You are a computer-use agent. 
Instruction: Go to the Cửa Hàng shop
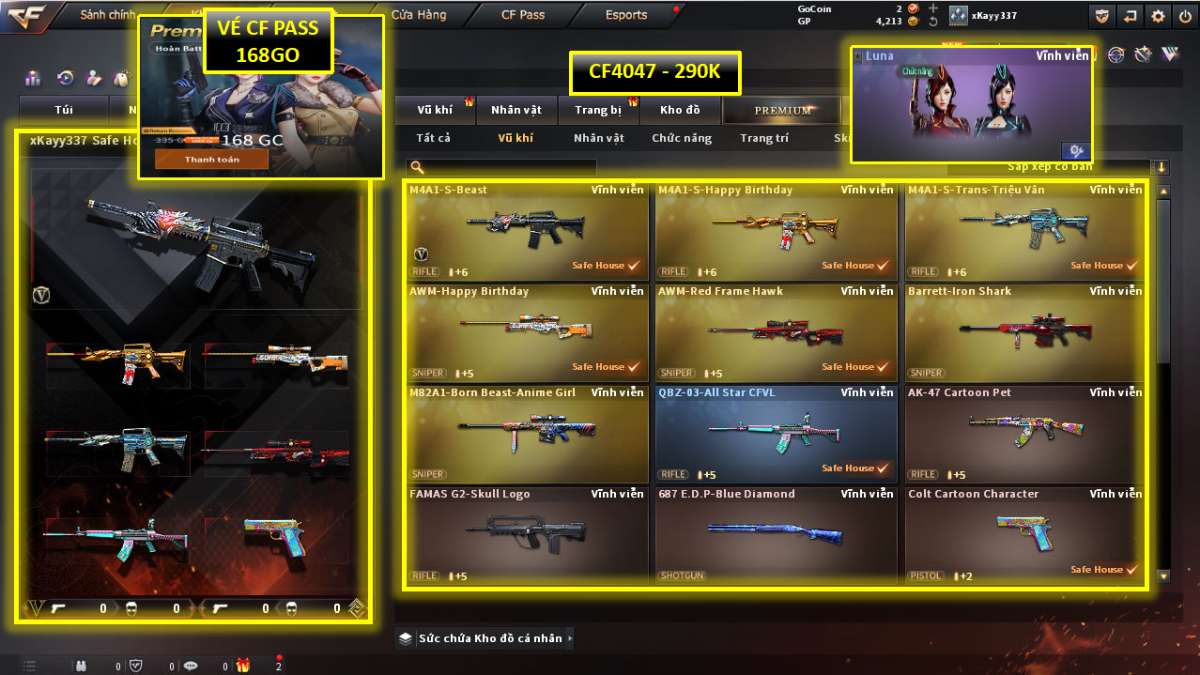(x=418, y=15)
